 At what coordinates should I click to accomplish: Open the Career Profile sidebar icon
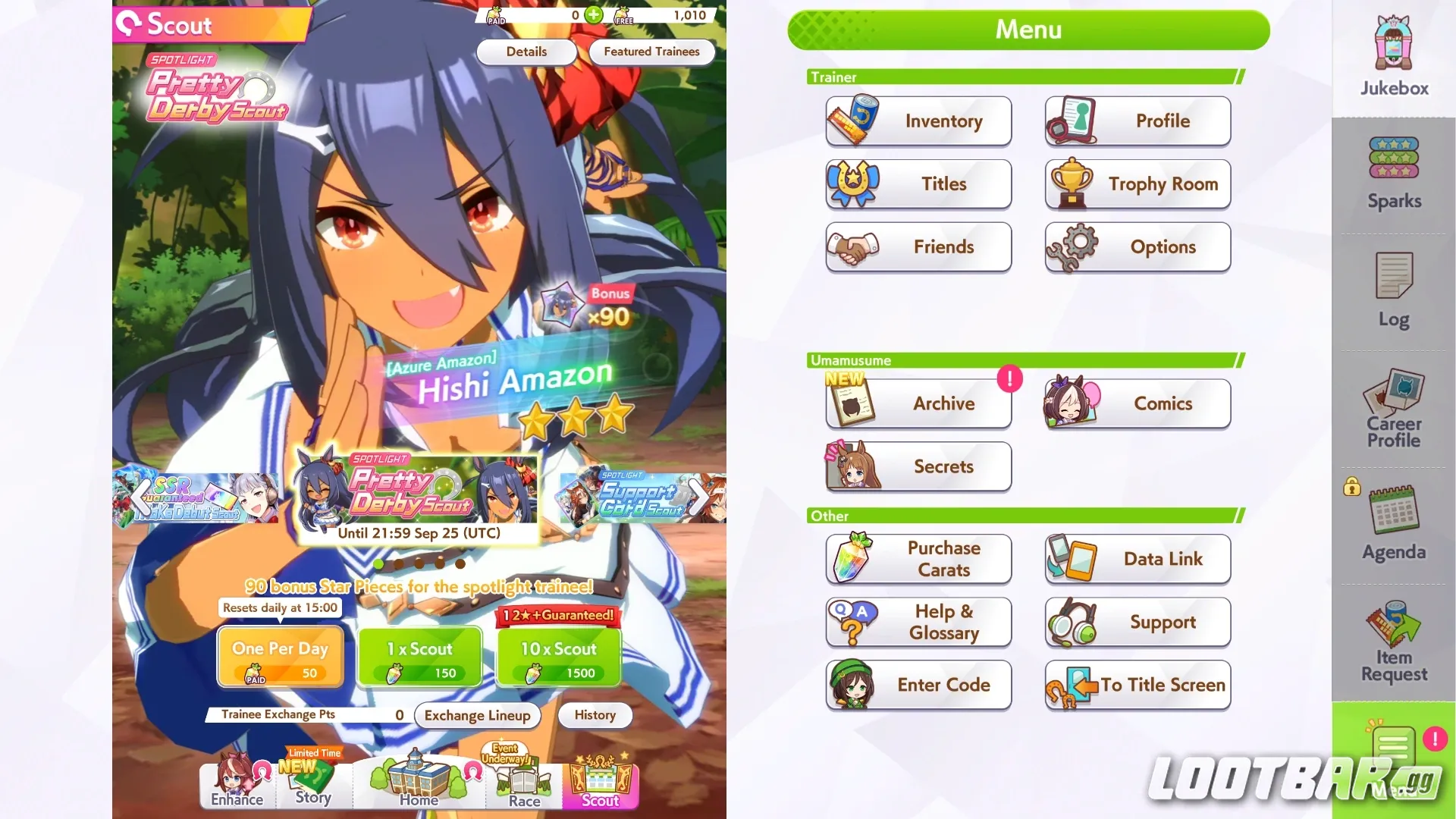[1392, 409]
